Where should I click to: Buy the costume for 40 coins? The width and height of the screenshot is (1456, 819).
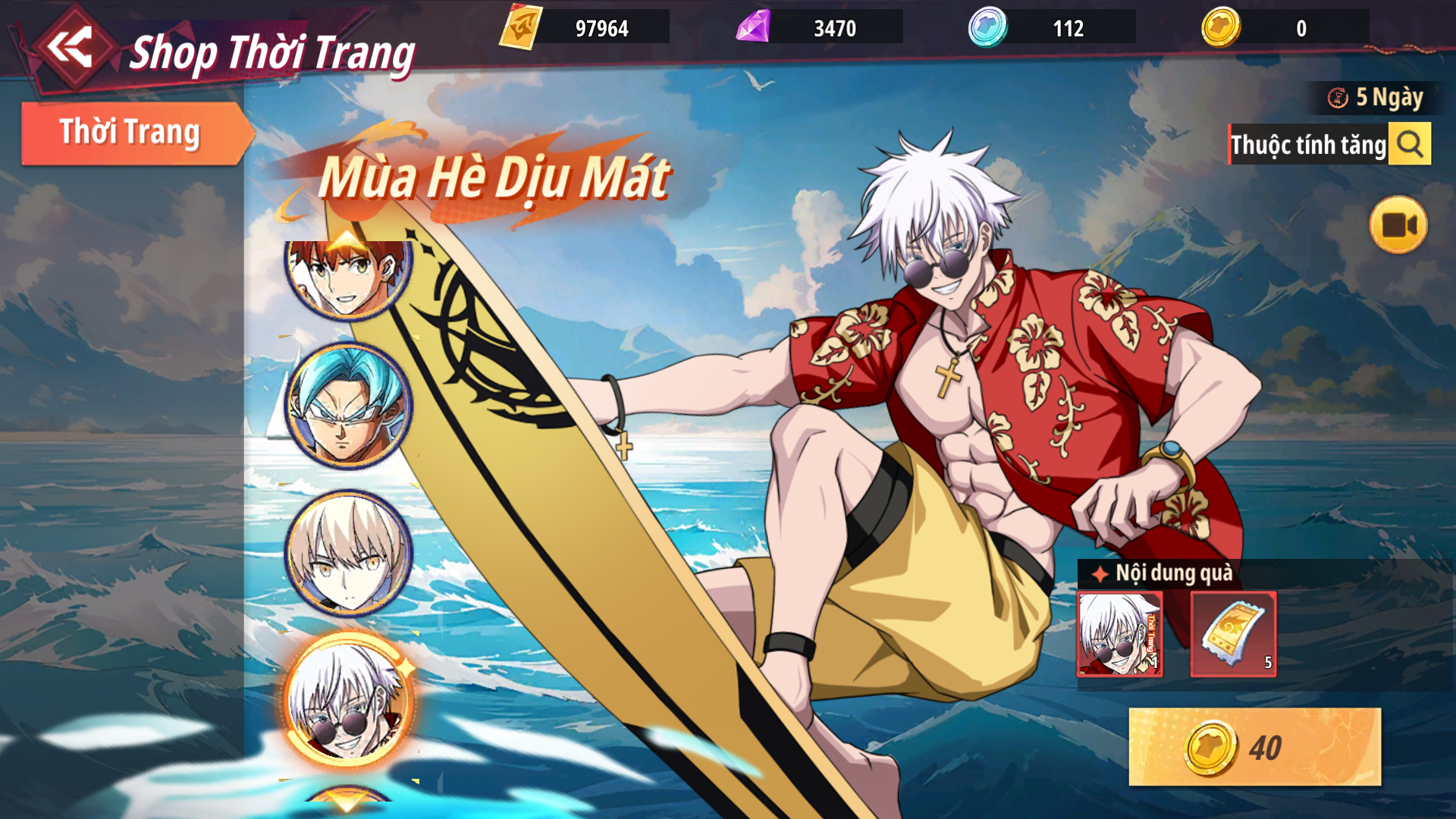(1254, 747)
